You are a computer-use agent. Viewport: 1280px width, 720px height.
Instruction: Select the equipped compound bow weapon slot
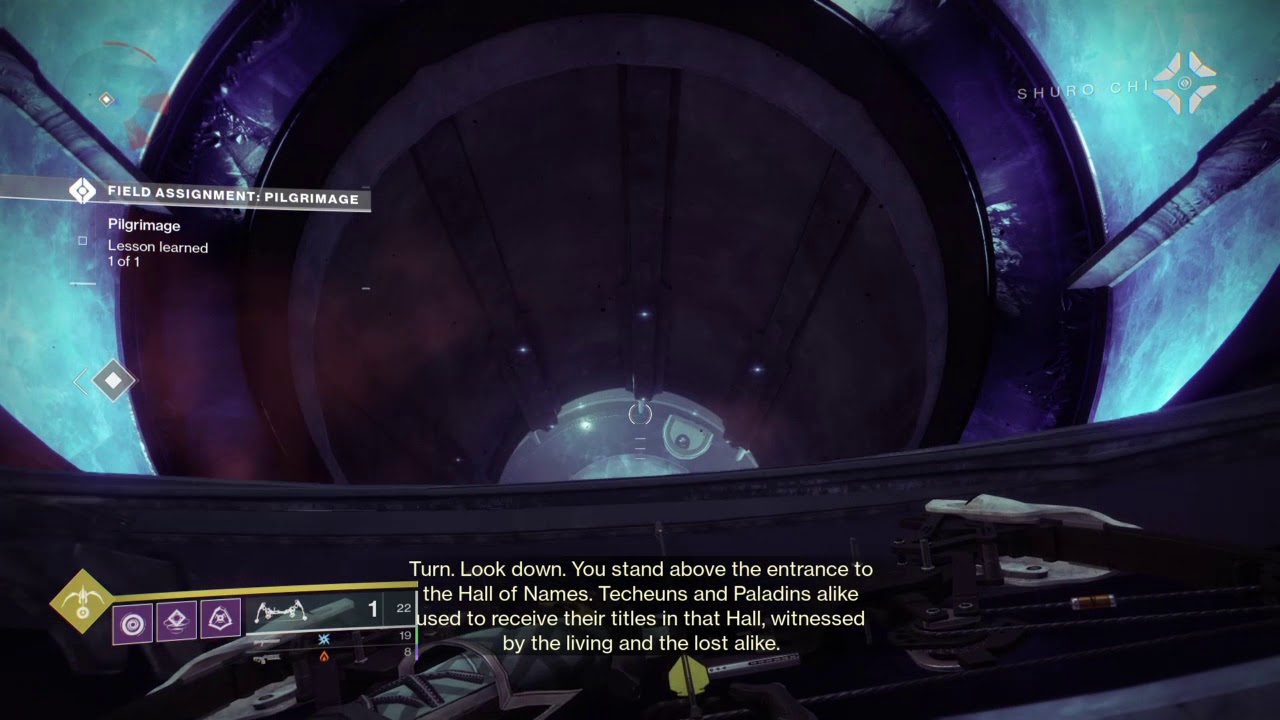(x=281, y=610)
